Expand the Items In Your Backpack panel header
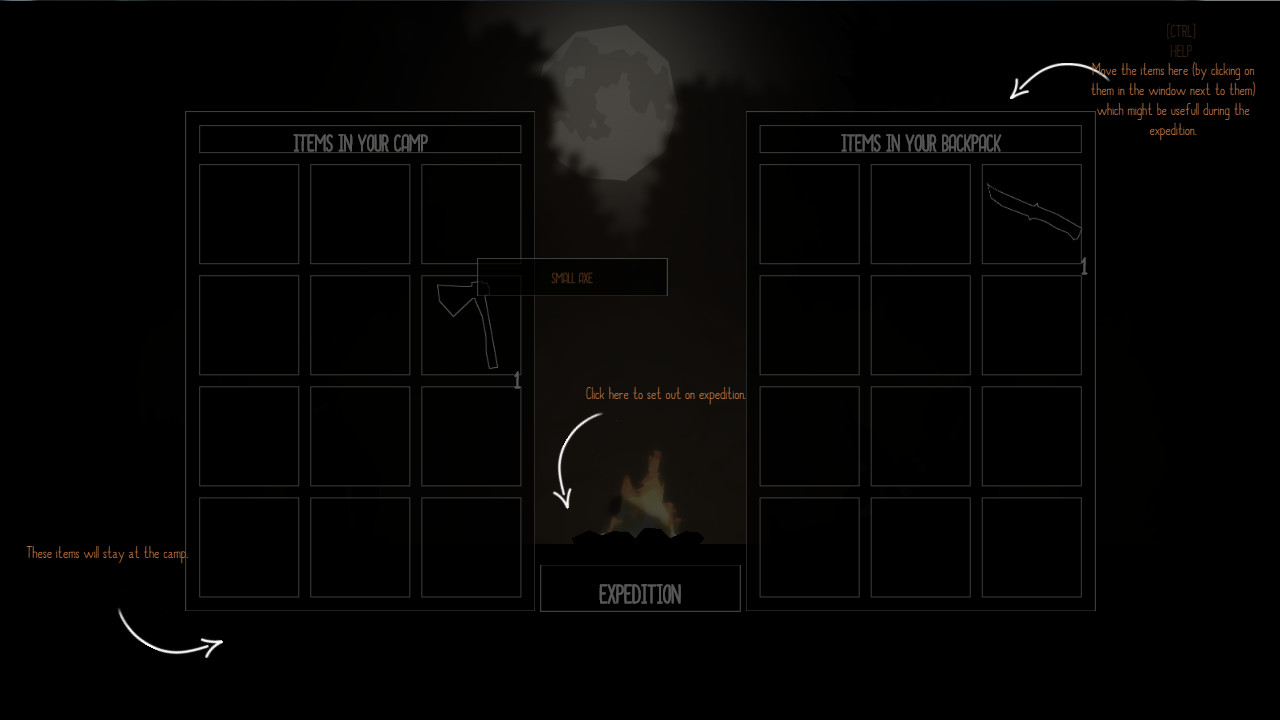The height and width of the screenshot is (720, 1280). (x=920, y=141)
